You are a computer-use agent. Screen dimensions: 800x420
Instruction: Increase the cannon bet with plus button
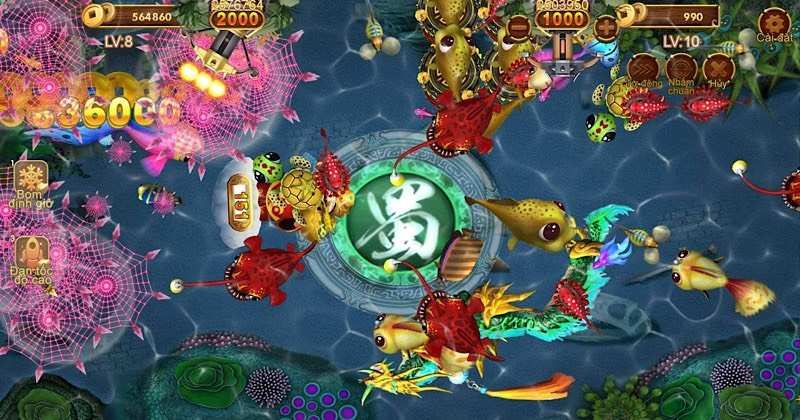click(x=607, y=27)
